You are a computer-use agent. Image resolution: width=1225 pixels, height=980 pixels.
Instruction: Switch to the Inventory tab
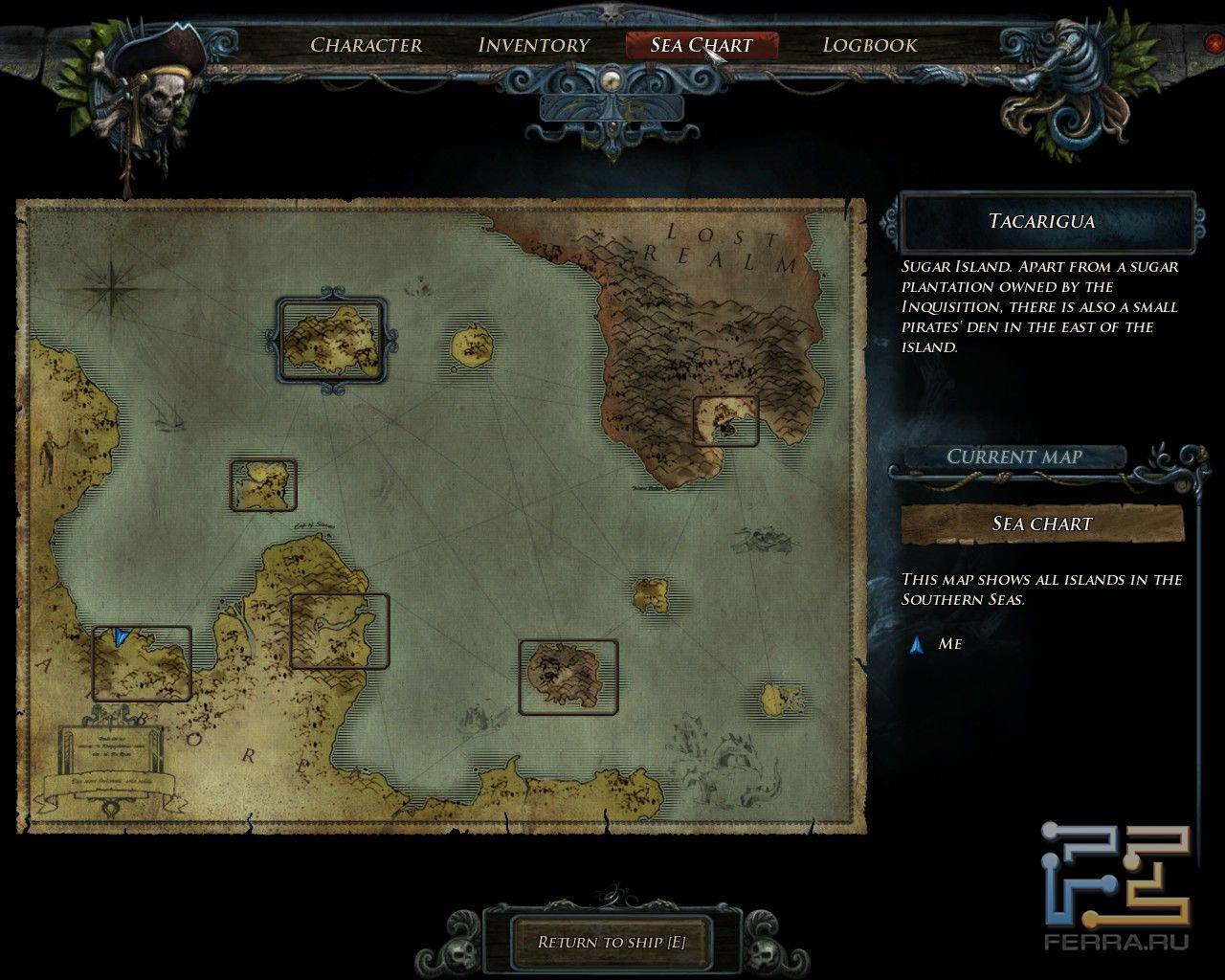click(x=533, y=45)
